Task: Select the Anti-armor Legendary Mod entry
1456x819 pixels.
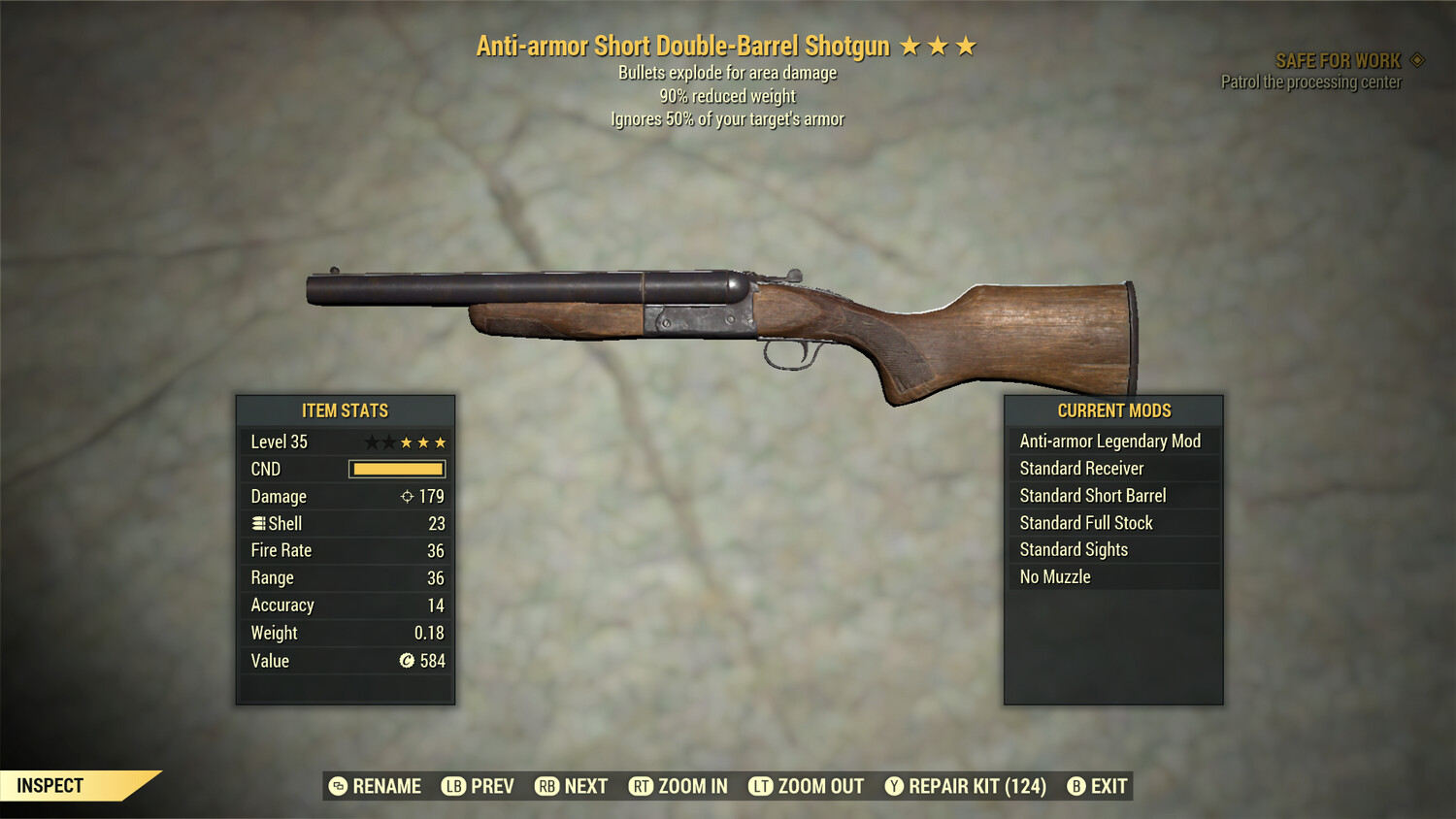Action: tap(1110, 441)
